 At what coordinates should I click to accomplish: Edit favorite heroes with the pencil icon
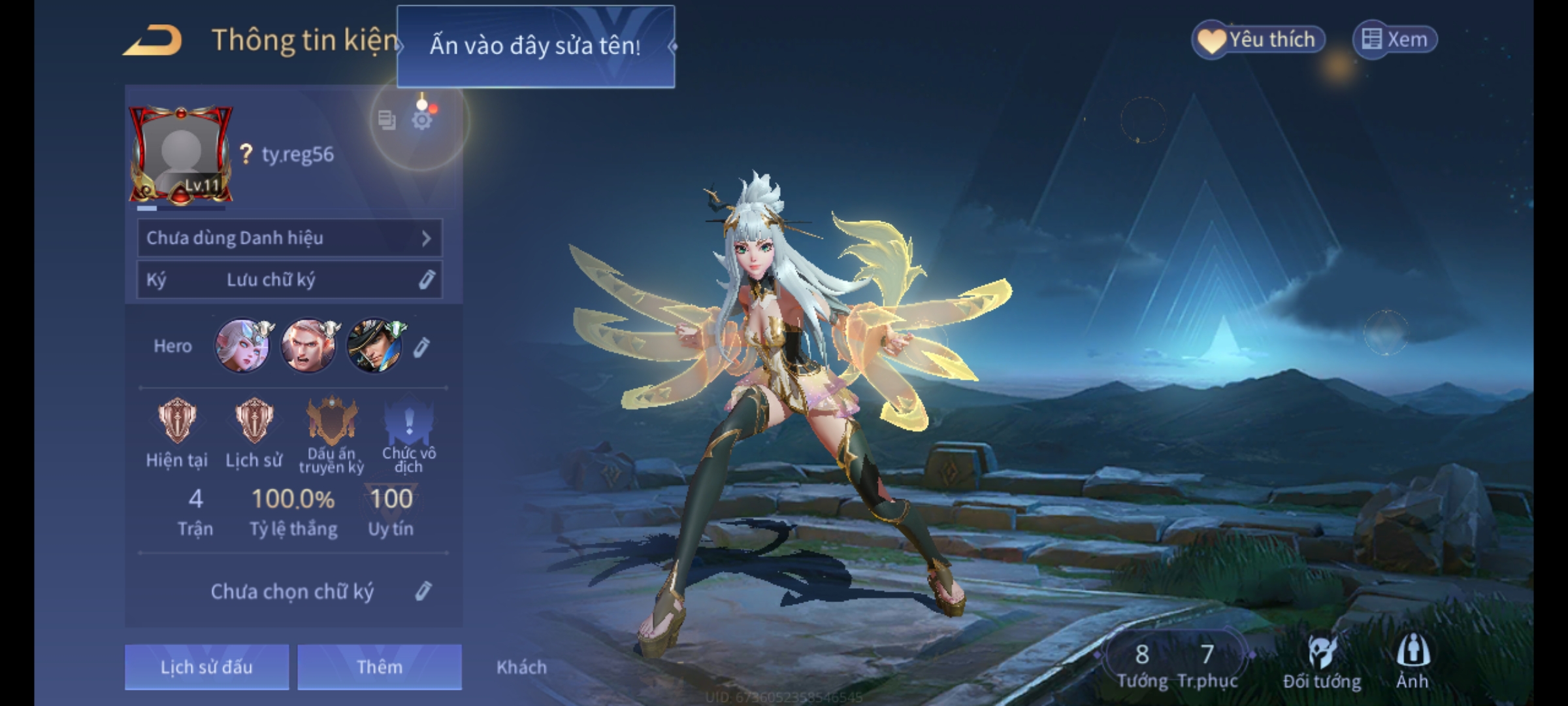(422, 347)
